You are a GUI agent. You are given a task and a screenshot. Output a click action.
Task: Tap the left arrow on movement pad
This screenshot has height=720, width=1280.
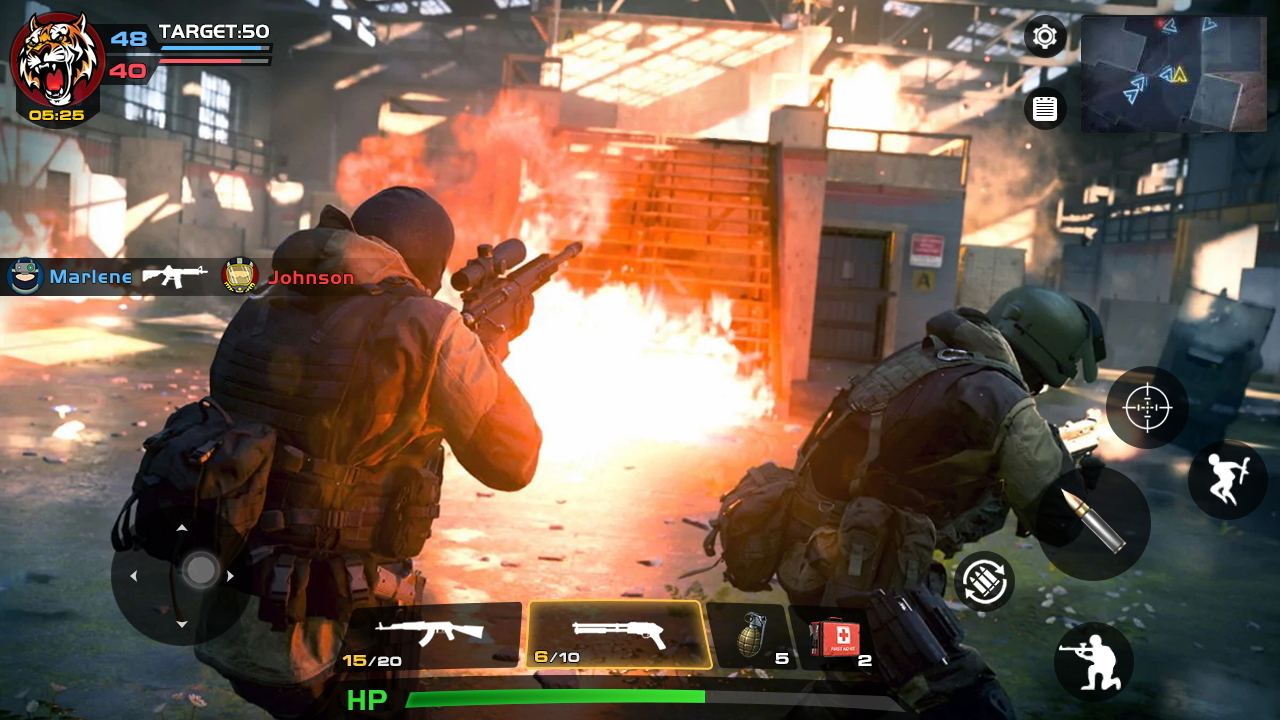(x=134, y=575)
